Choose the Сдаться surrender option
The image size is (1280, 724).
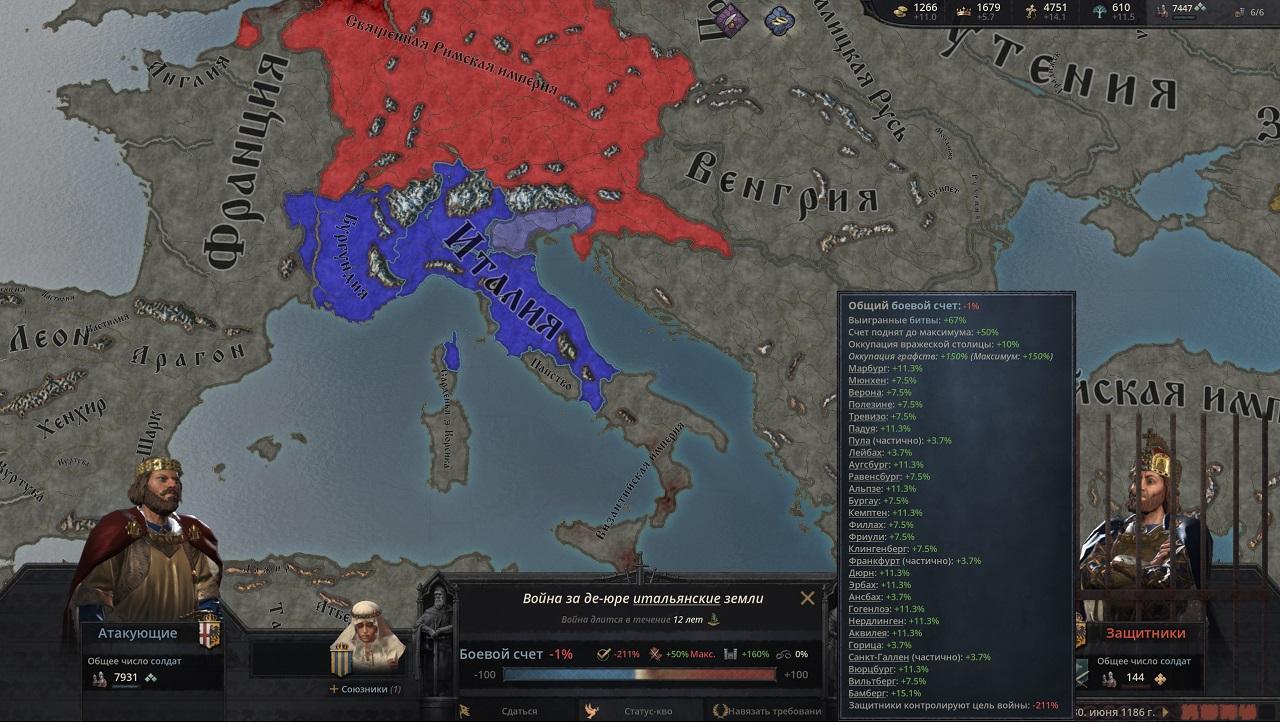coord(519,711)
